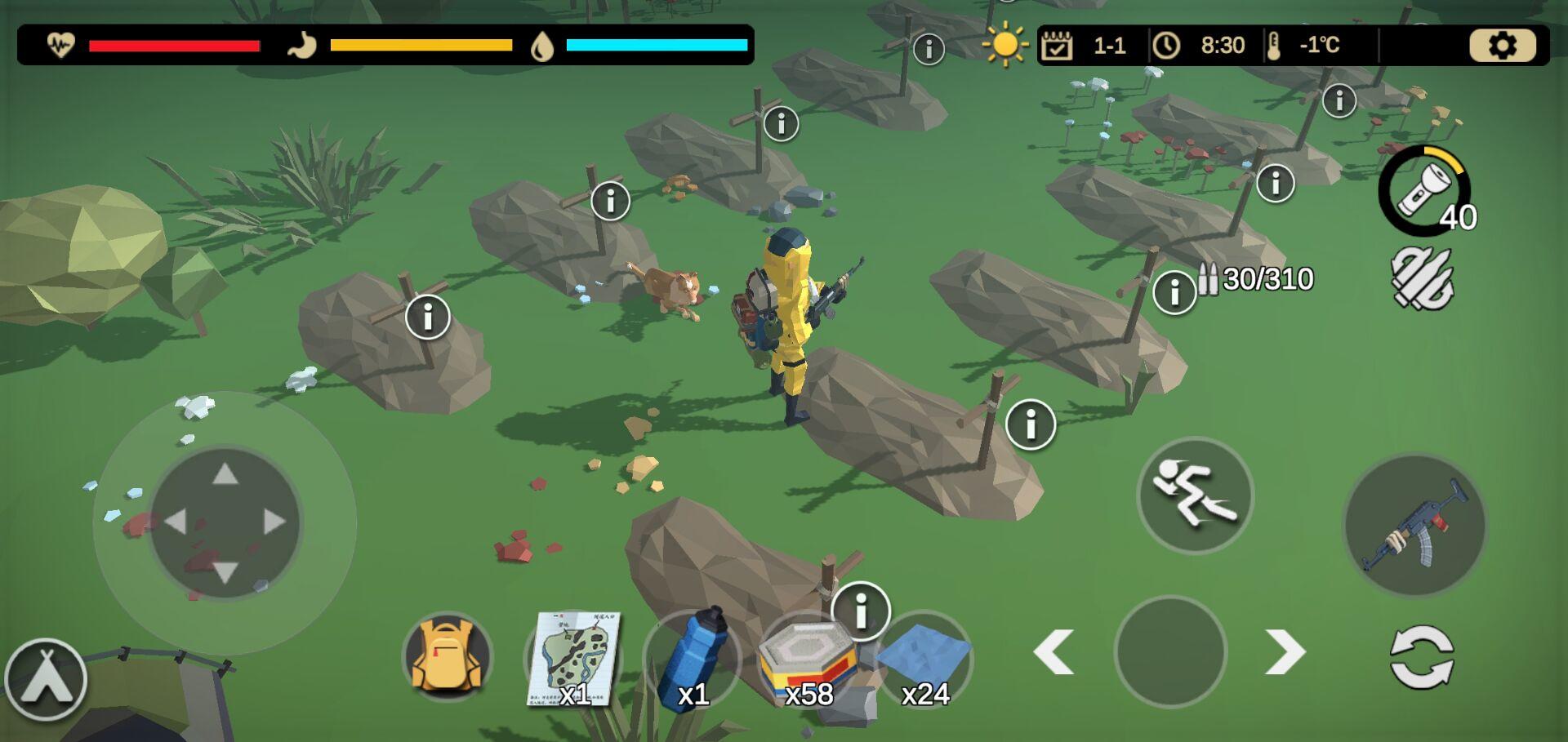Fire the AK rifle weapon button
Screen dimensions: 1568x742
1414,525
